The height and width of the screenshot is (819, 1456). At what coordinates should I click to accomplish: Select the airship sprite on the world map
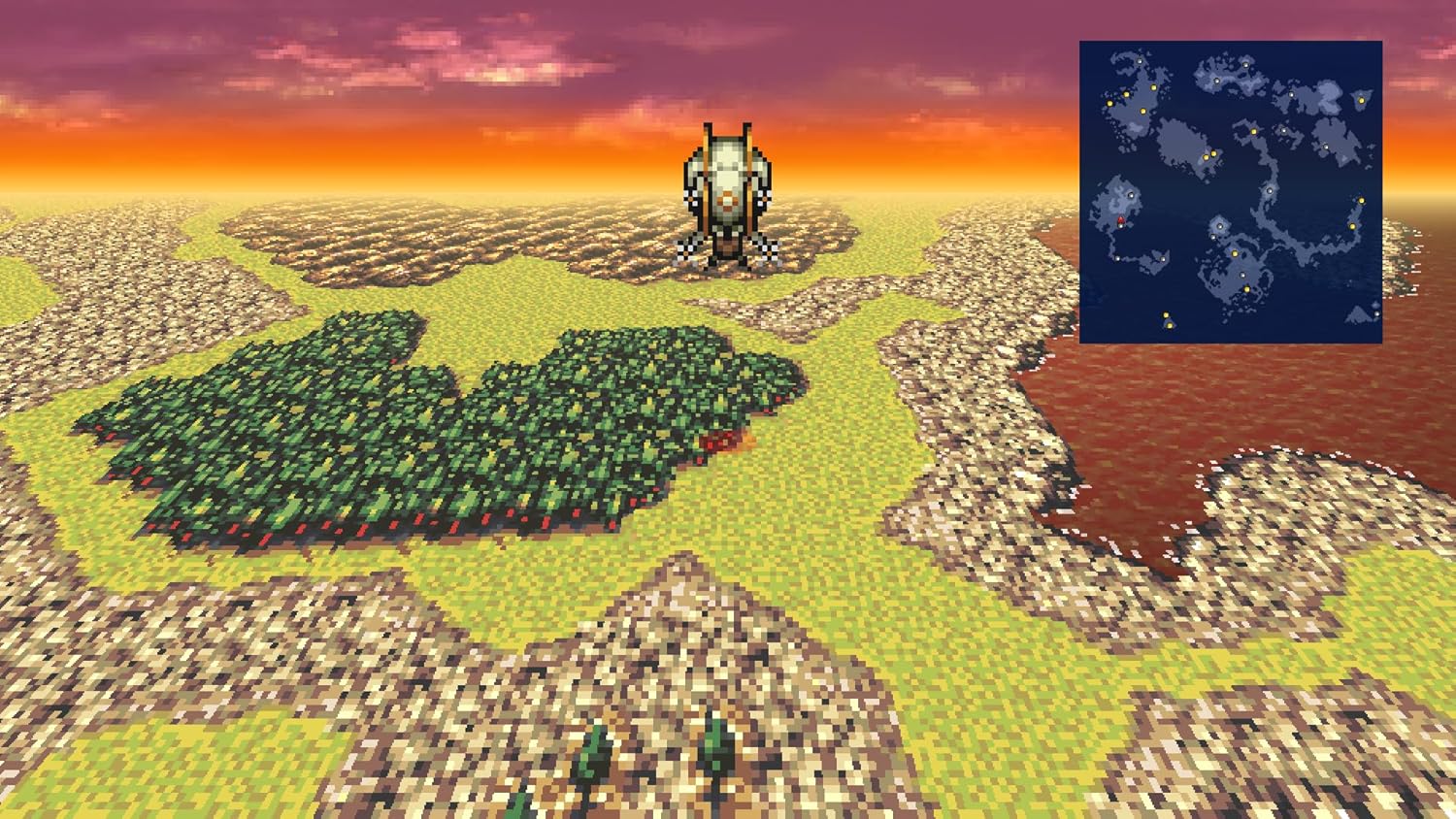pyautogui.click(x=726, y=189)
